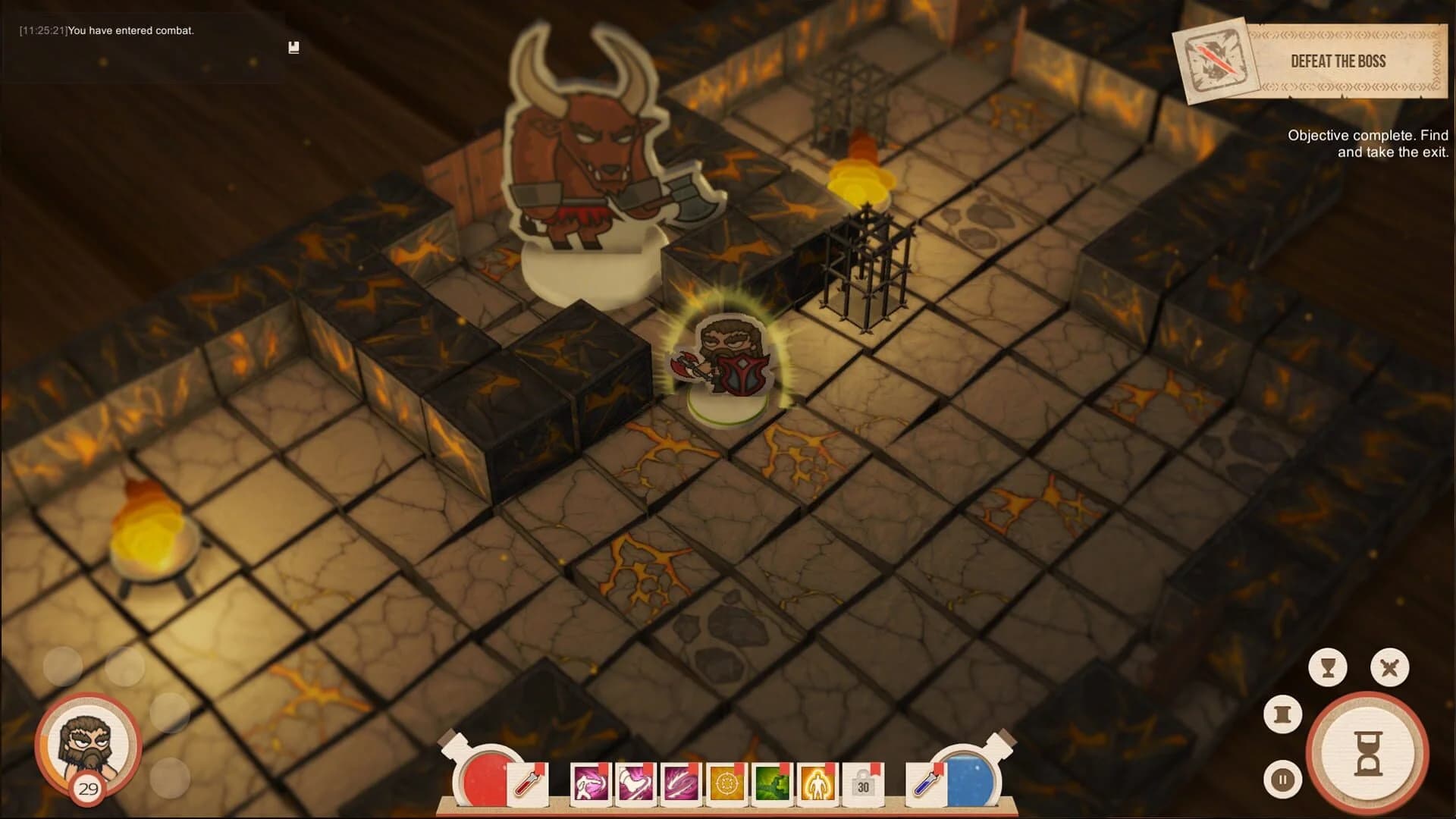The image size is (1456, 819).
Task: Click the bookmark icon beside the combat log
Action: [294, 47]
